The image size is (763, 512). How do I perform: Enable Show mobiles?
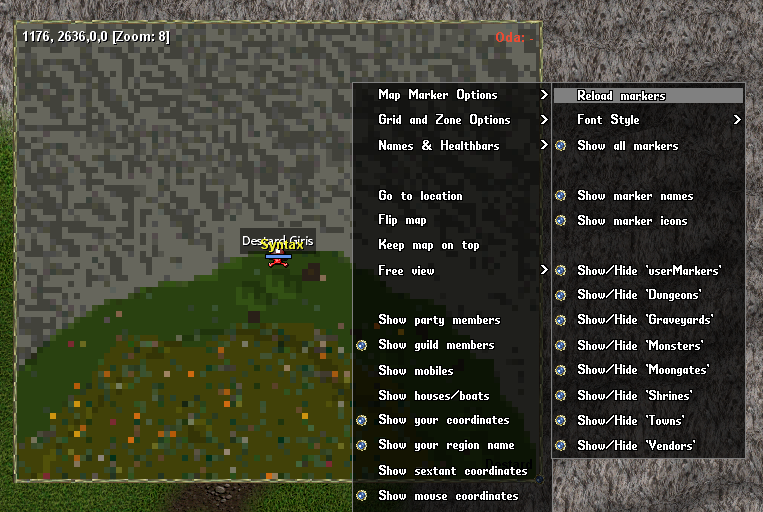coord(415,370)
